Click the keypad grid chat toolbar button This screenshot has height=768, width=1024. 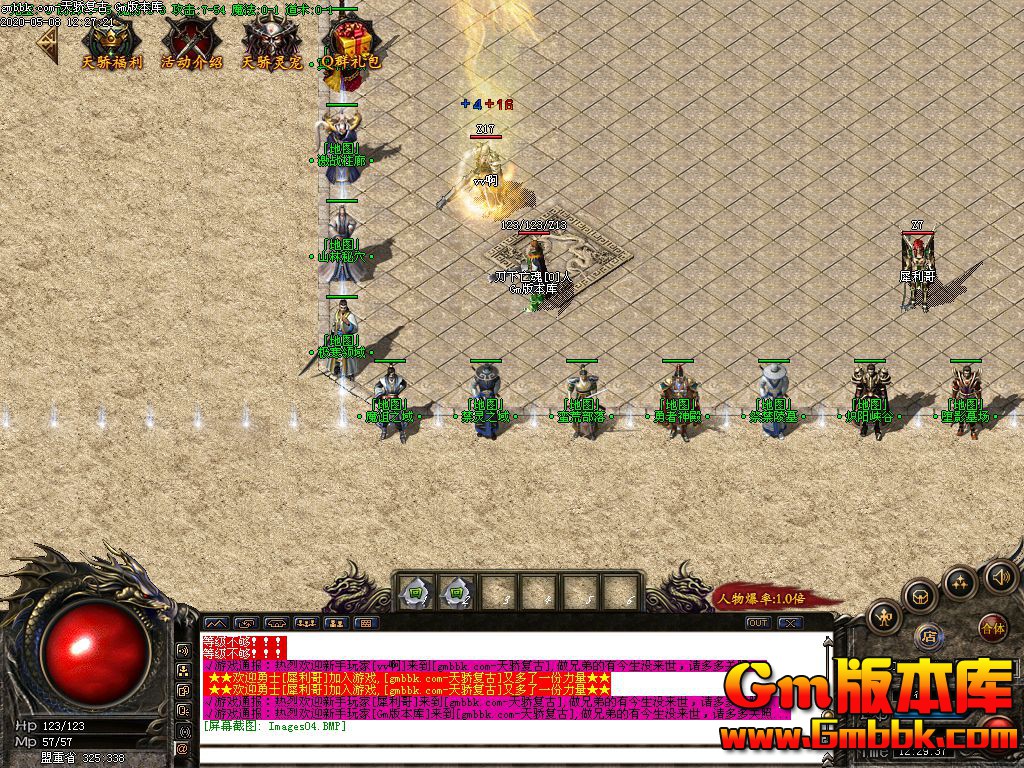(365, 623)
